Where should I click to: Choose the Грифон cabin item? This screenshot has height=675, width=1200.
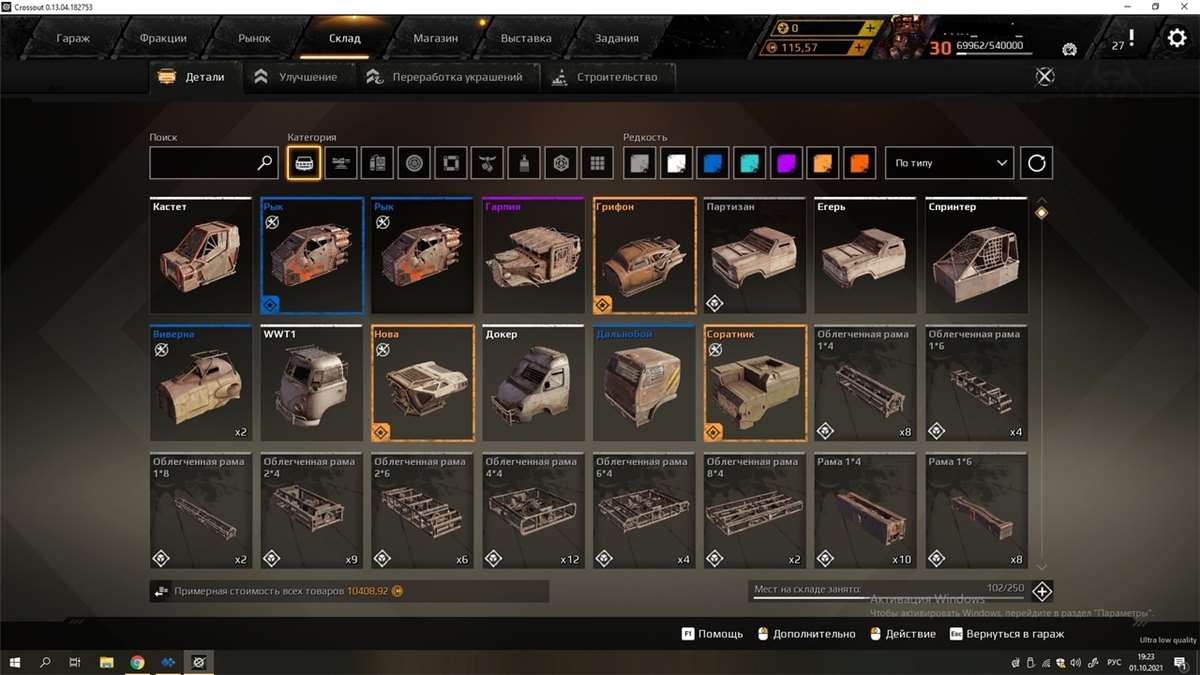tap(644, 256)
